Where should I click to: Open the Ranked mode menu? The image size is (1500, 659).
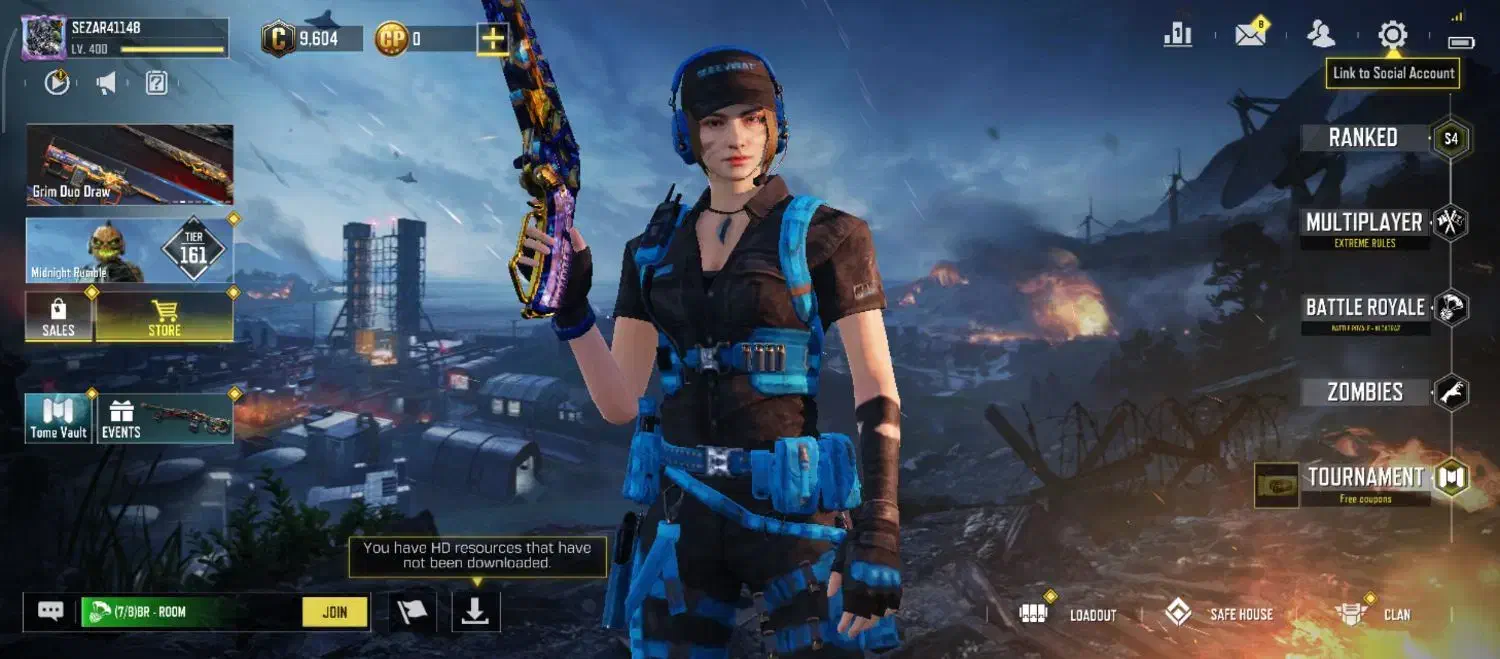[x=1364, y=138]
